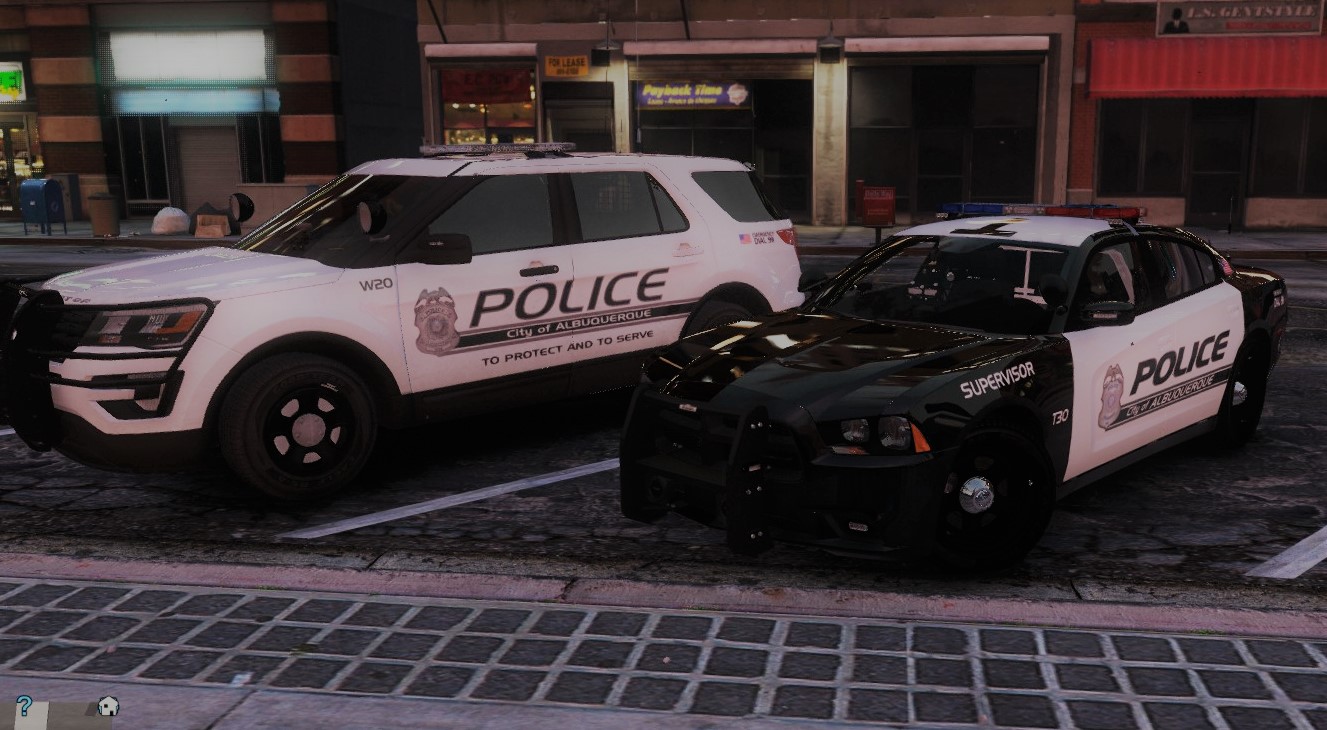Select the white house marker on the minimap
1327x730 pixels.
(107, 706)
